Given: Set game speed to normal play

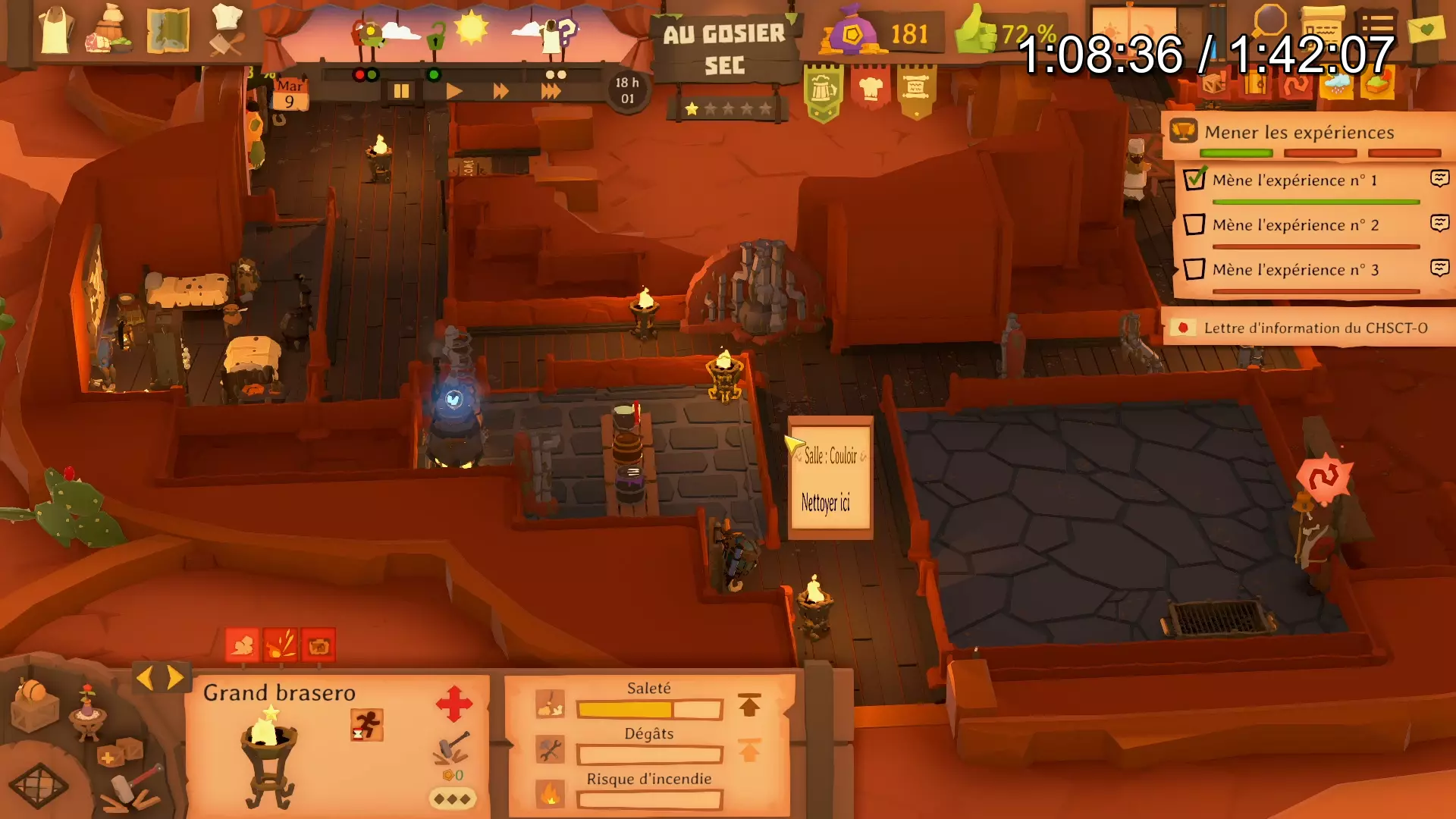Looking at the screenshot, I should coord(453,92).
